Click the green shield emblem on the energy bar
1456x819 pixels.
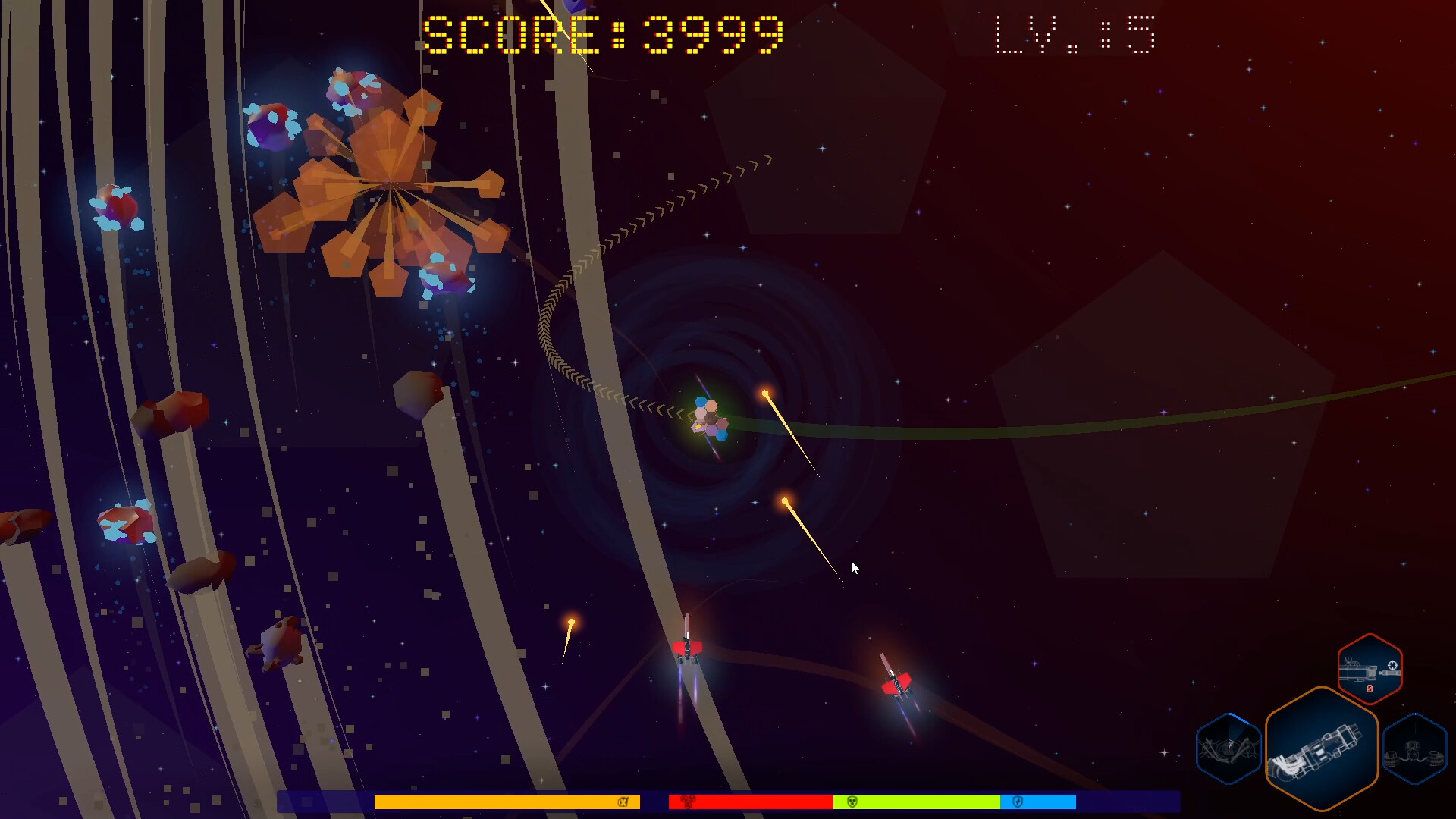[x=851, y=802]
